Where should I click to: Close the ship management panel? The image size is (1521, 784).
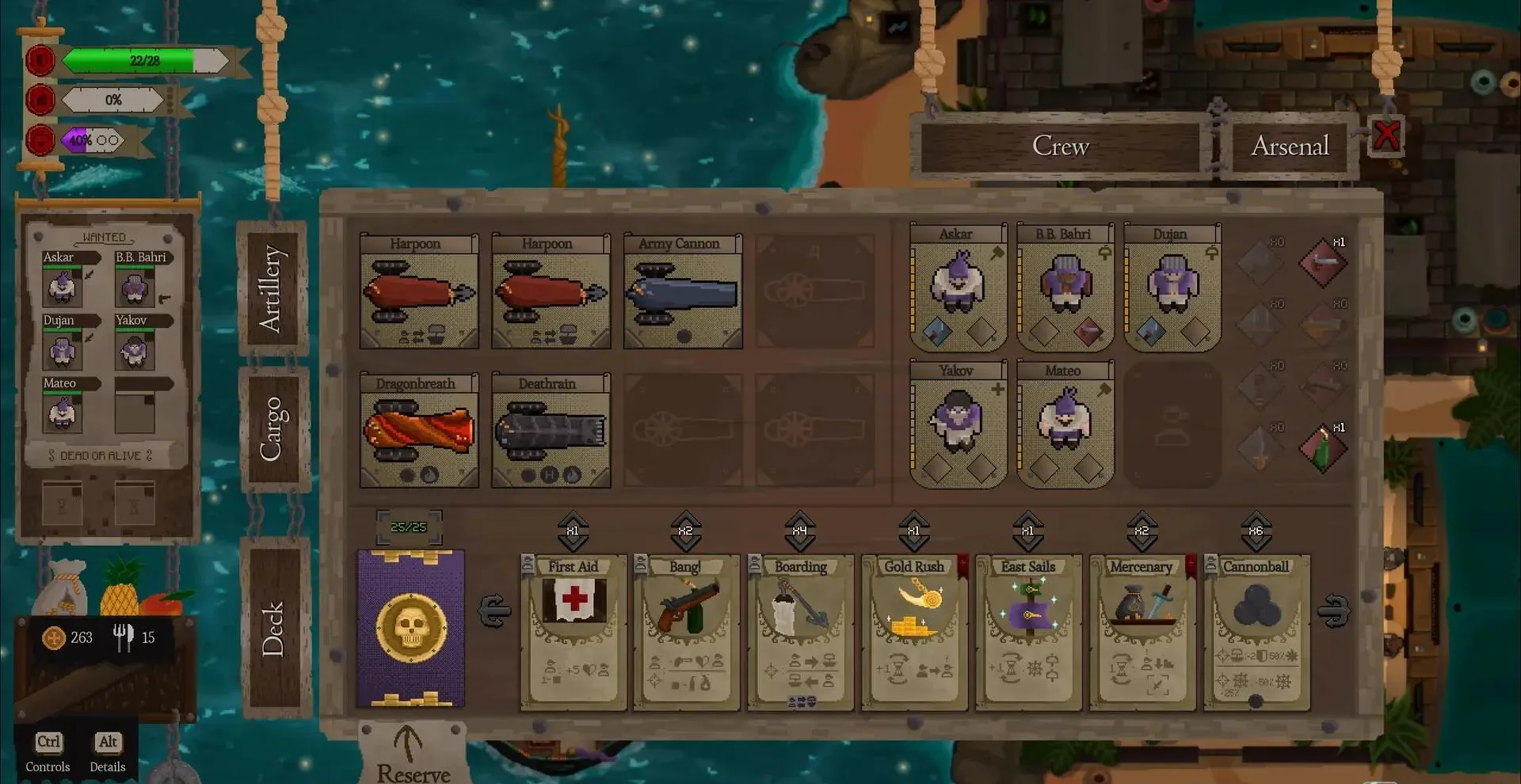coord(1386,135)
